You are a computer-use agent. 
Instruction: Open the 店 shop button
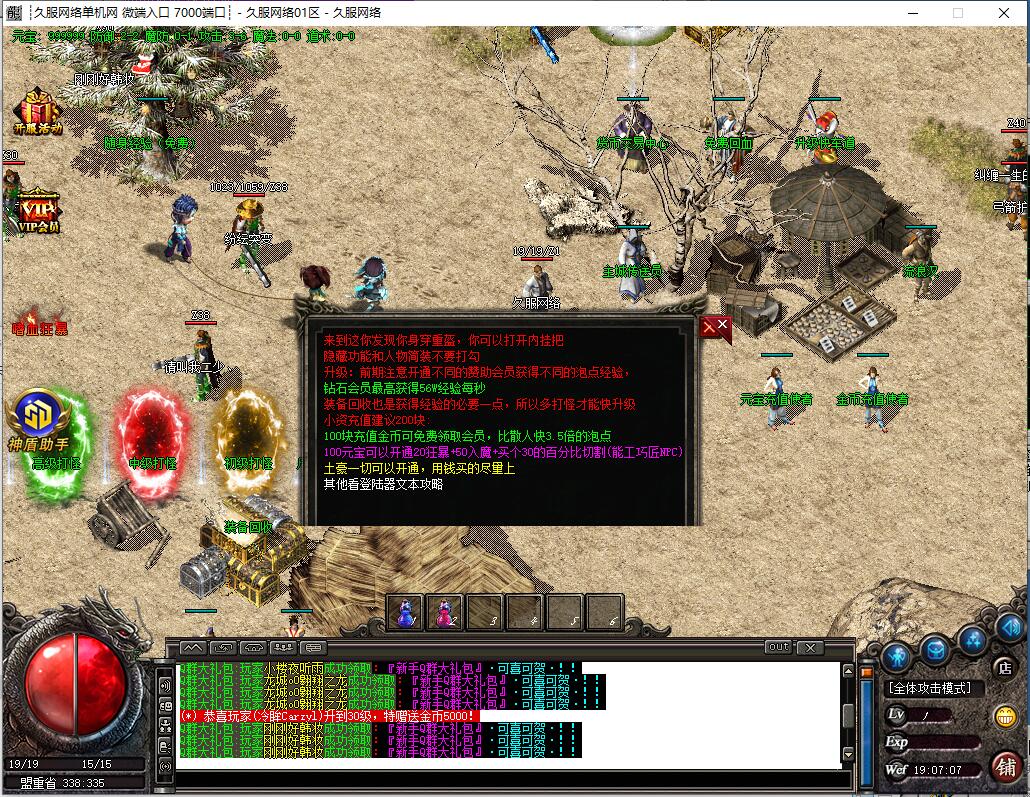1006,667
